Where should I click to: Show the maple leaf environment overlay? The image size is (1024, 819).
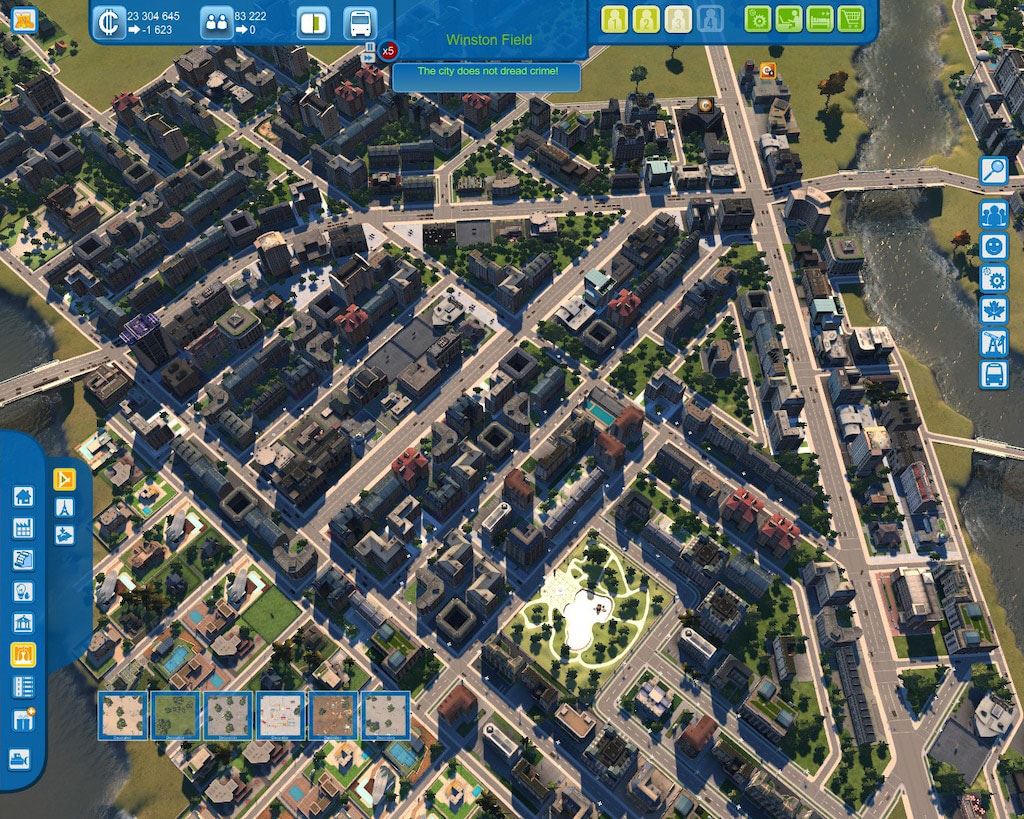coord(993,310)
